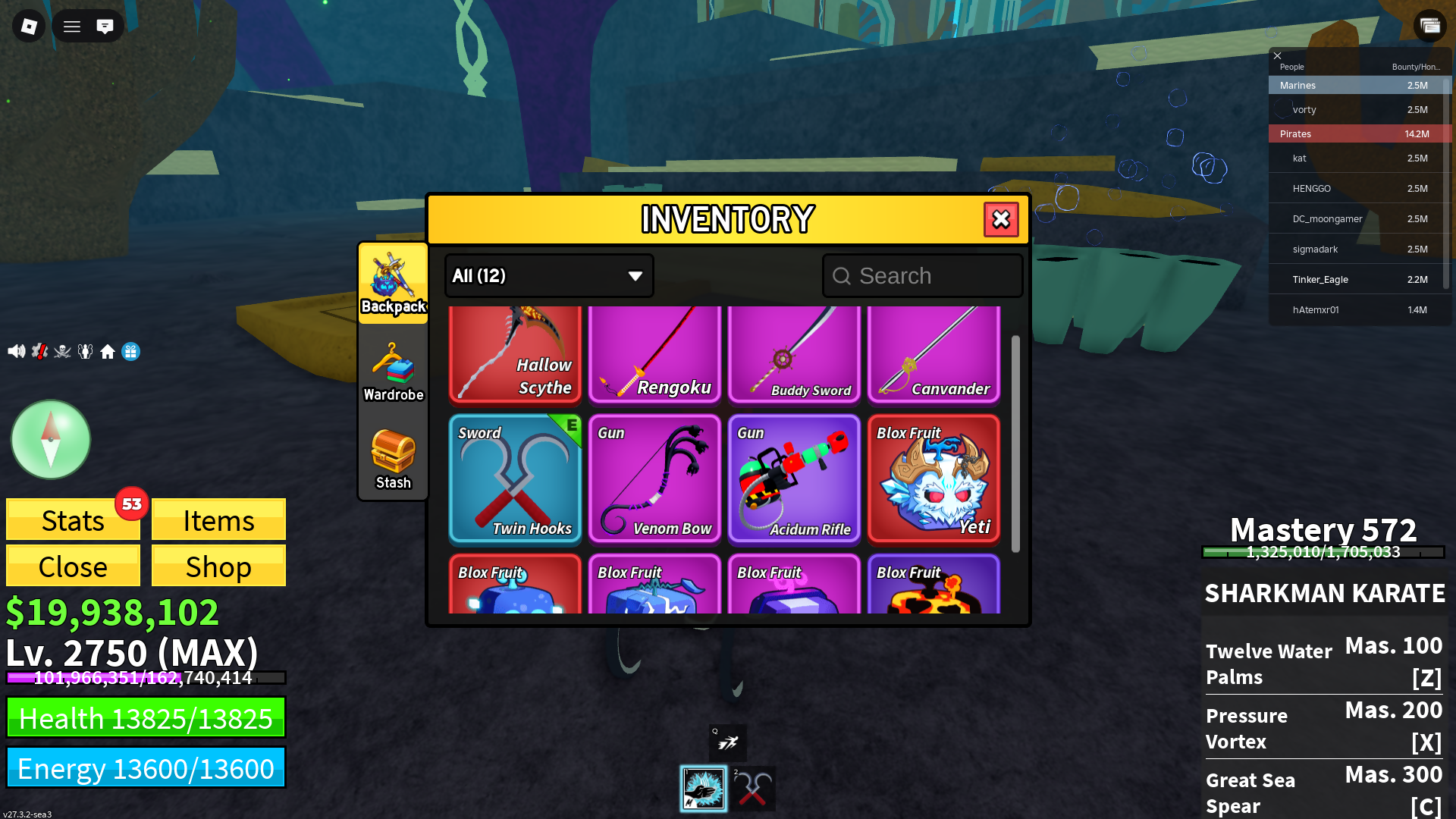Viewport: 1456px width, 819px height.
Task: Open the All (12) filter dropdown
Action: pyautogui.click(x=548, y=275)
